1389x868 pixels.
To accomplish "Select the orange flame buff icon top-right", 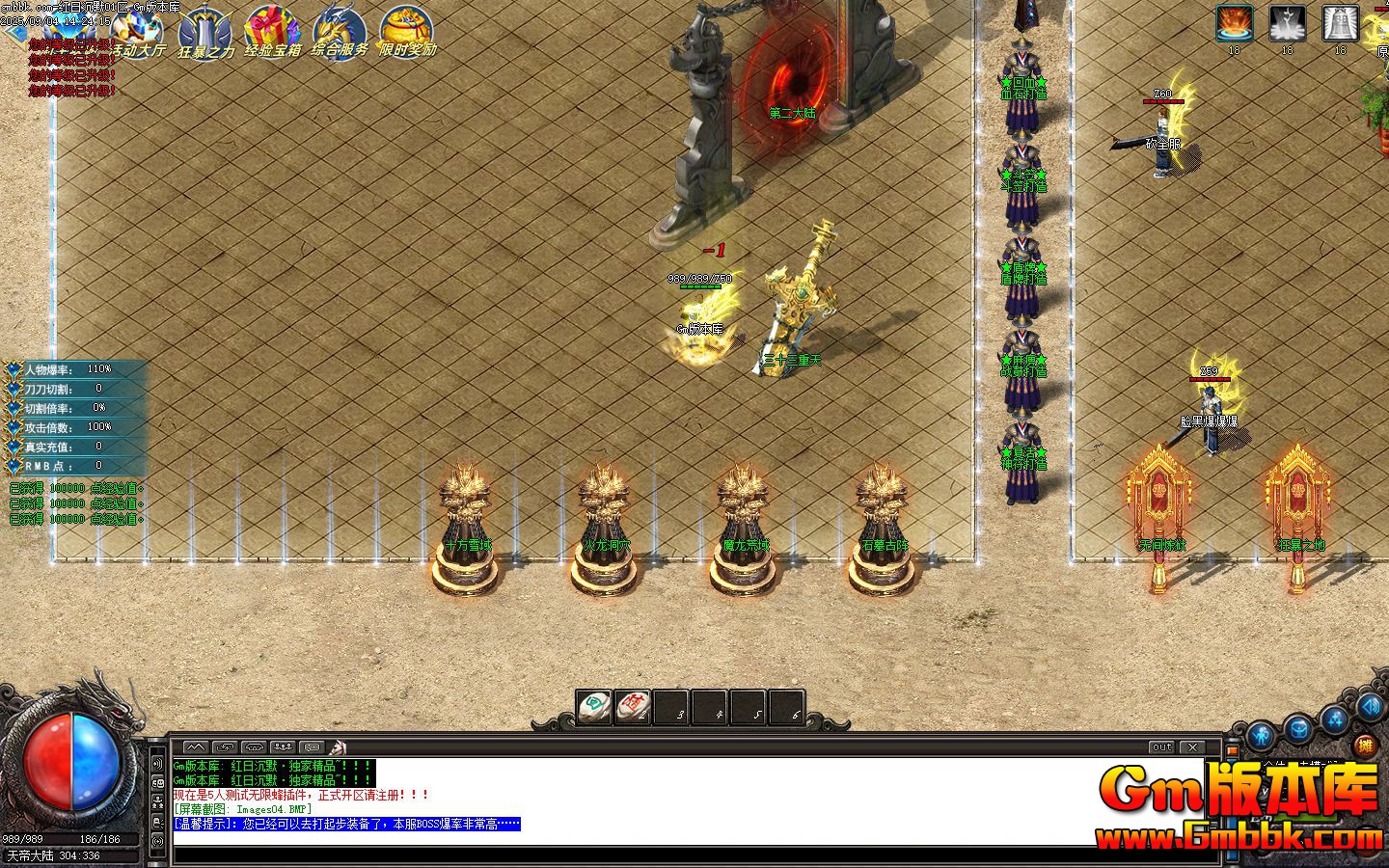I will 1235,22.
